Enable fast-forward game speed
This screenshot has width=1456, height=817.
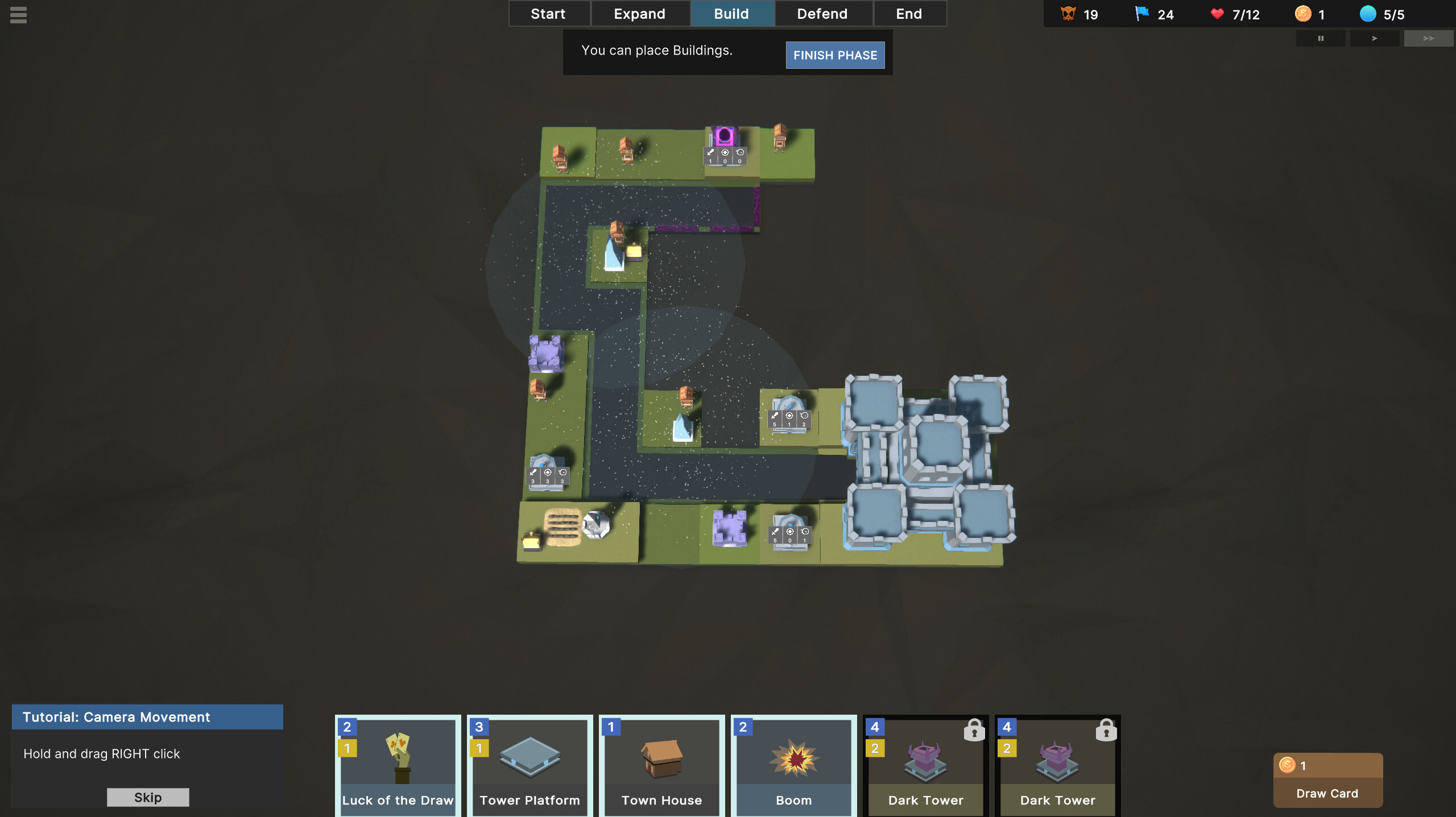tap(1428, 38)
